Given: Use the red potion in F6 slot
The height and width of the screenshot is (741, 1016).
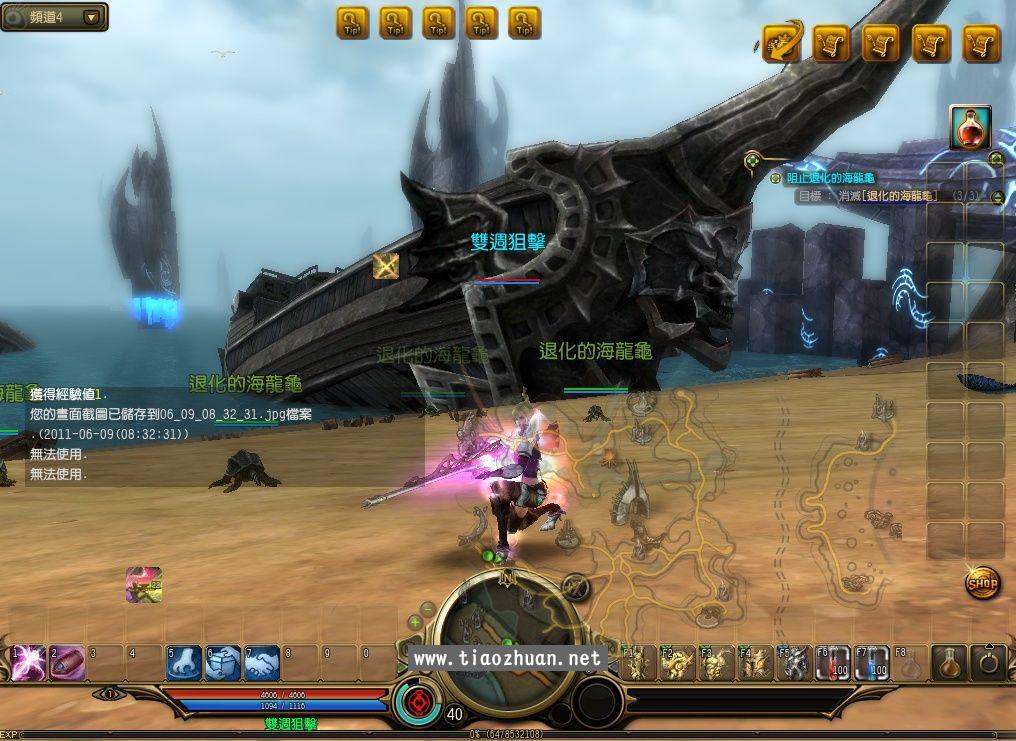Looking at the screenshot, I should pyautogui.click(x=832, y=663).
